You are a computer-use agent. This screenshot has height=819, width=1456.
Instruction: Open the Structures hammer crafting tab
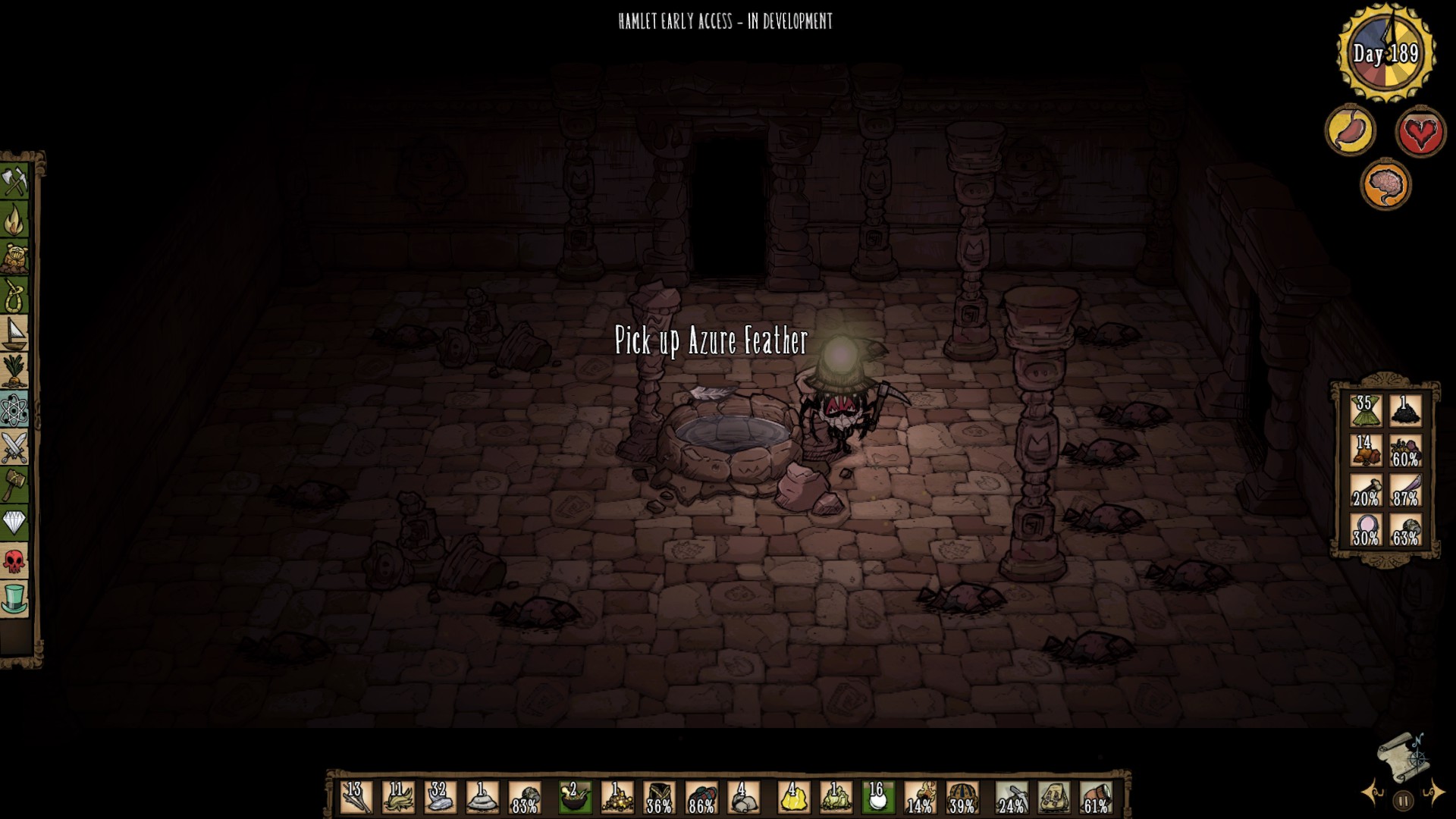point(14,485)
